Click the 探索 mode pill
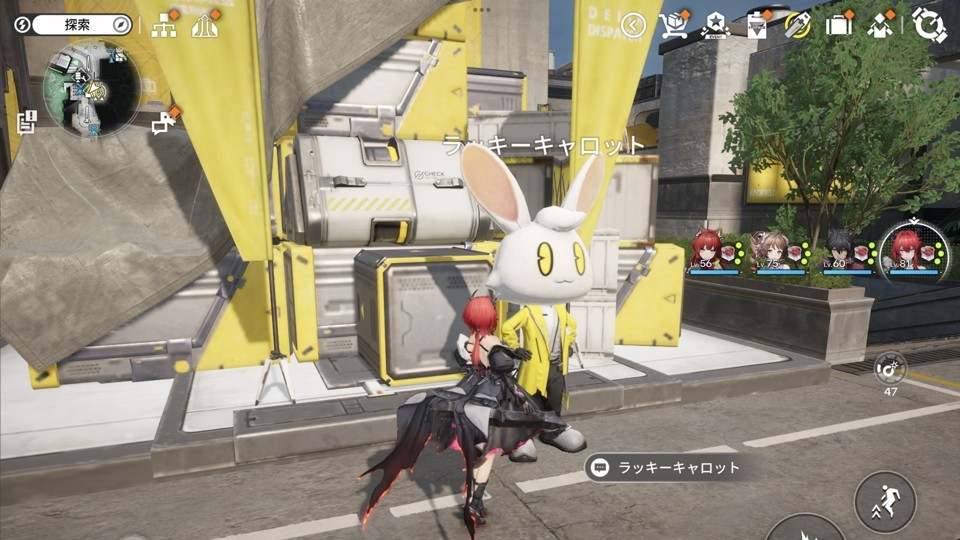Image resolution: width=960 pixels, height=540 pixels. click(x=80, y=24)
